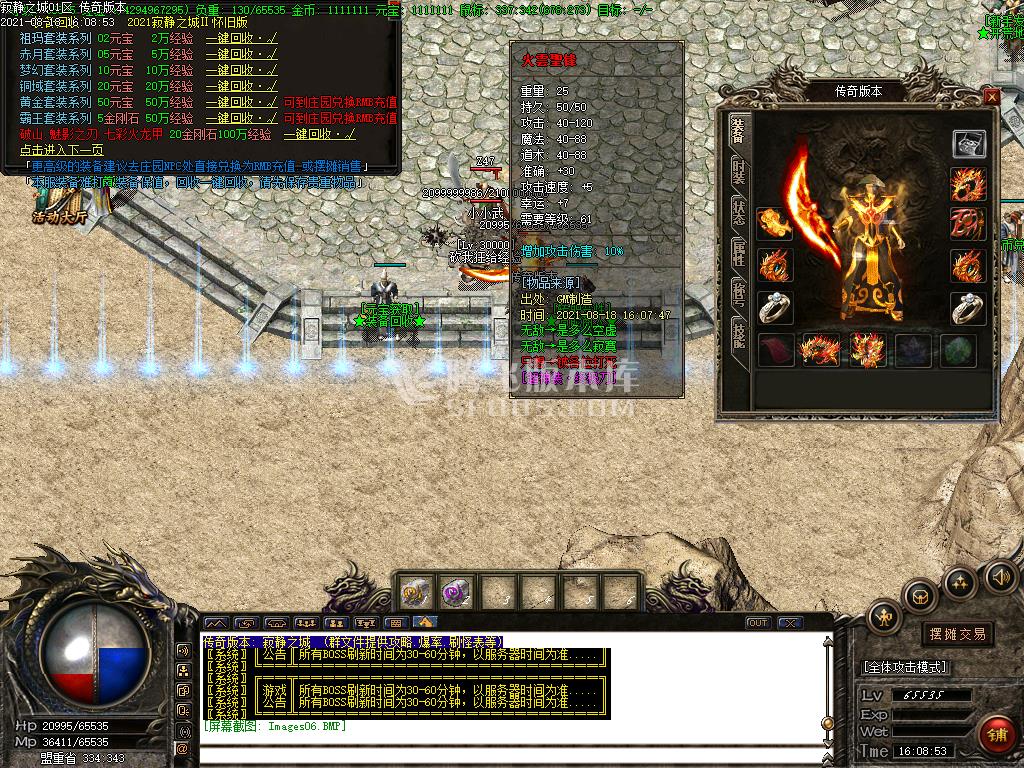
Task: Recycle the 黄金套装系列 set via 一键回收
Action: [x=241, y=102]
